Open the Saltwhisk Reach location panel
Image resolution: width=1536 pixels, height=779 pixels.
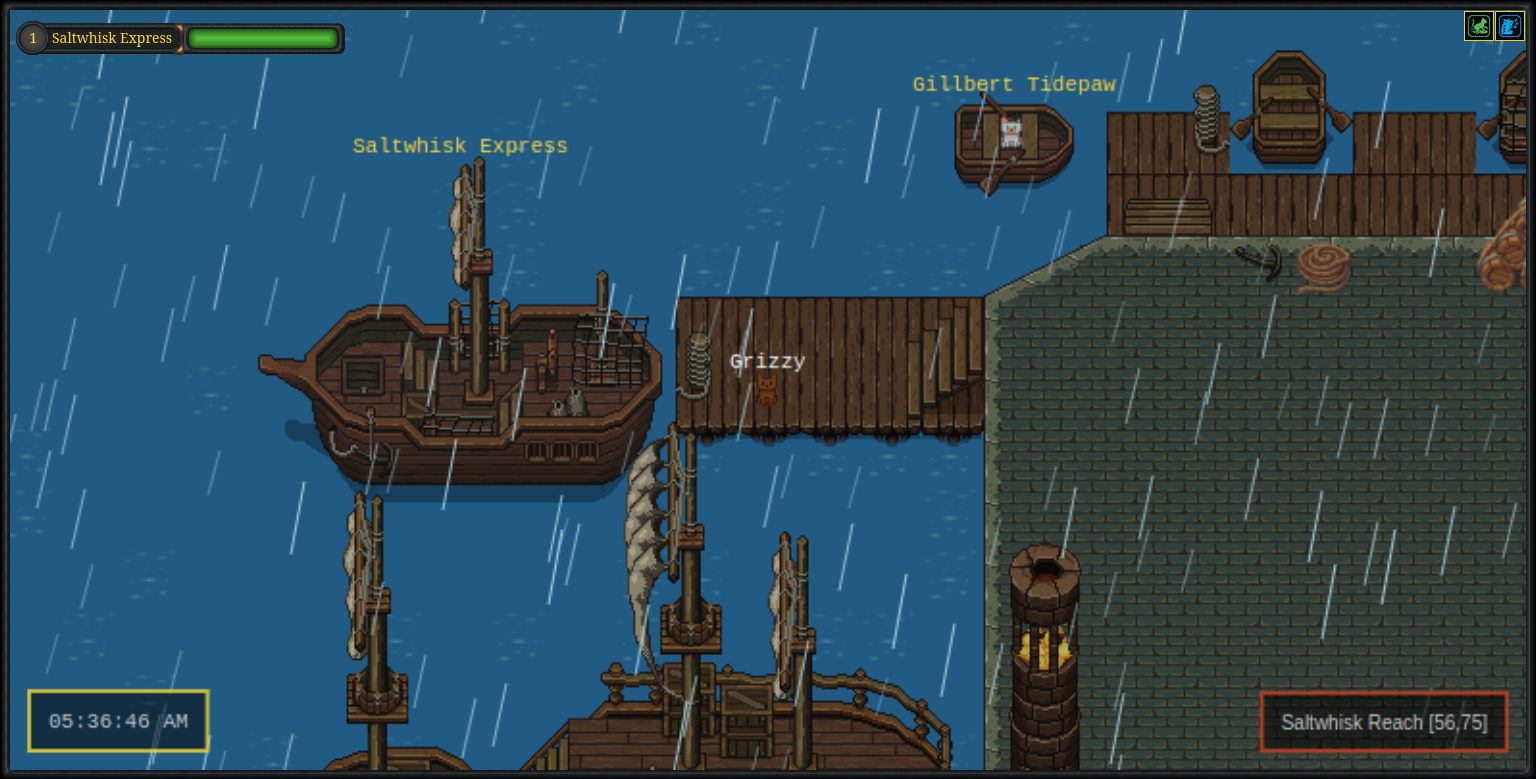[x=1384, y=722]
